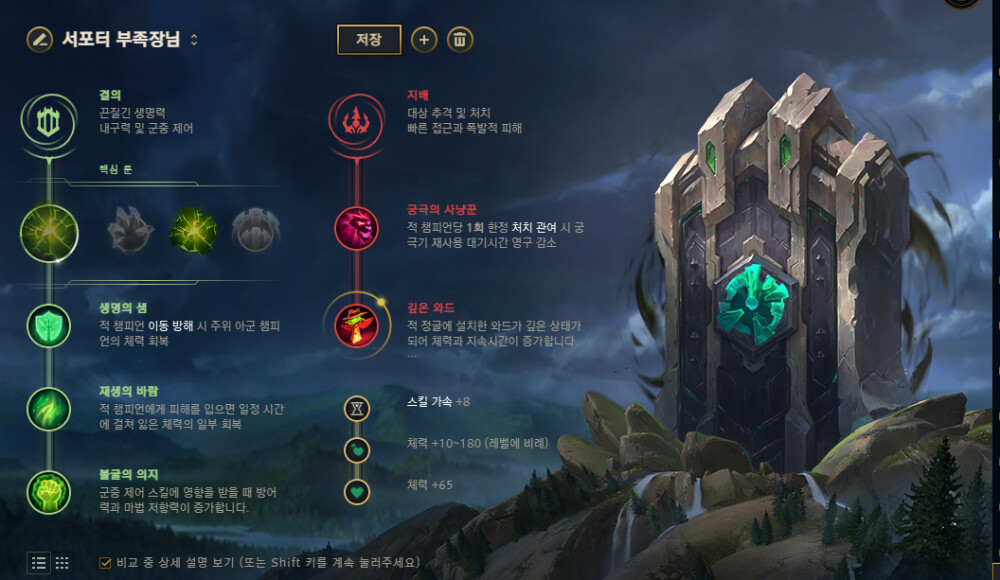The image size is (1000, 580).
Task: Switch to the grid view layout
Action: [62, 562]
